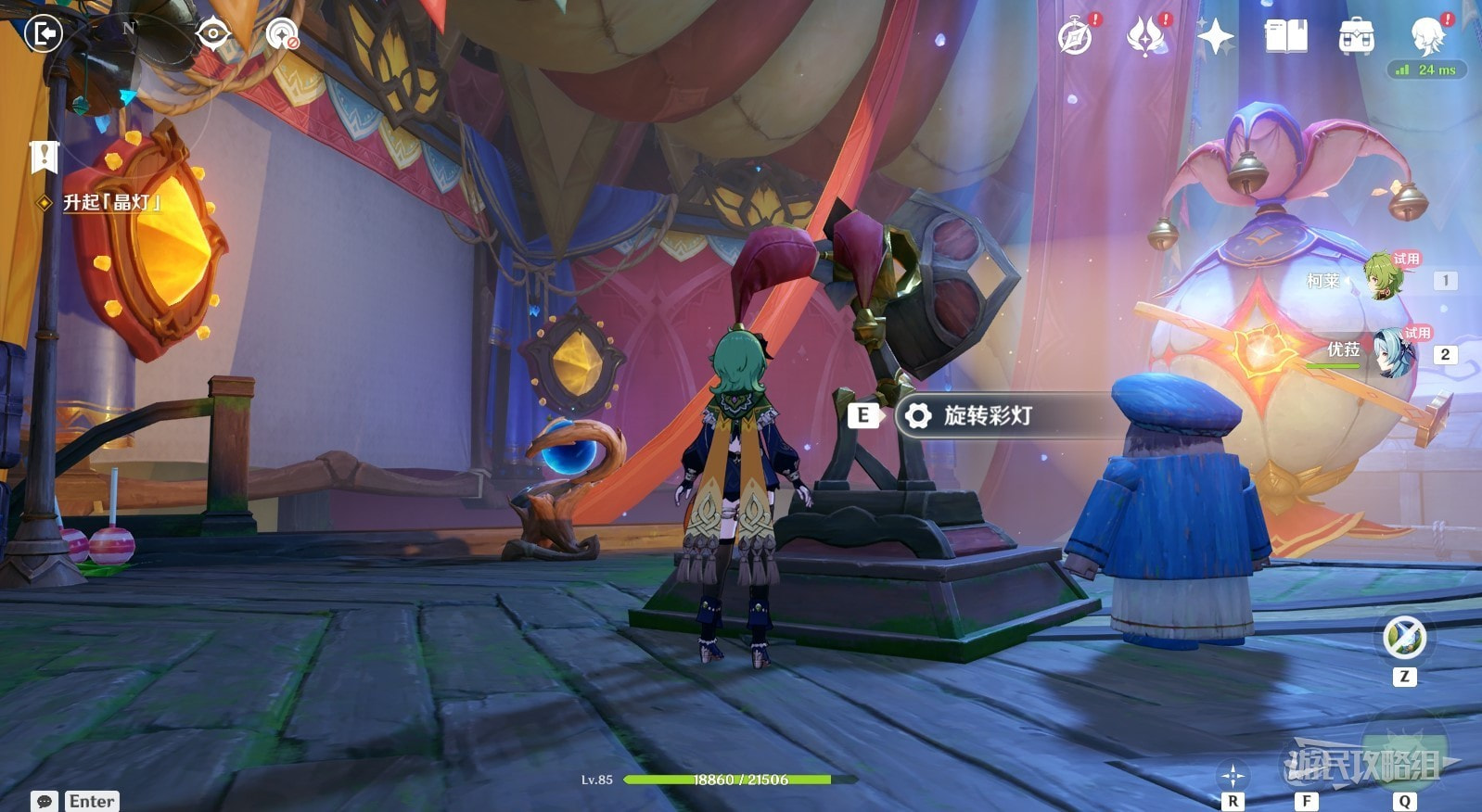
Task: Open the compass events icon
Action: pos(1076,37)
